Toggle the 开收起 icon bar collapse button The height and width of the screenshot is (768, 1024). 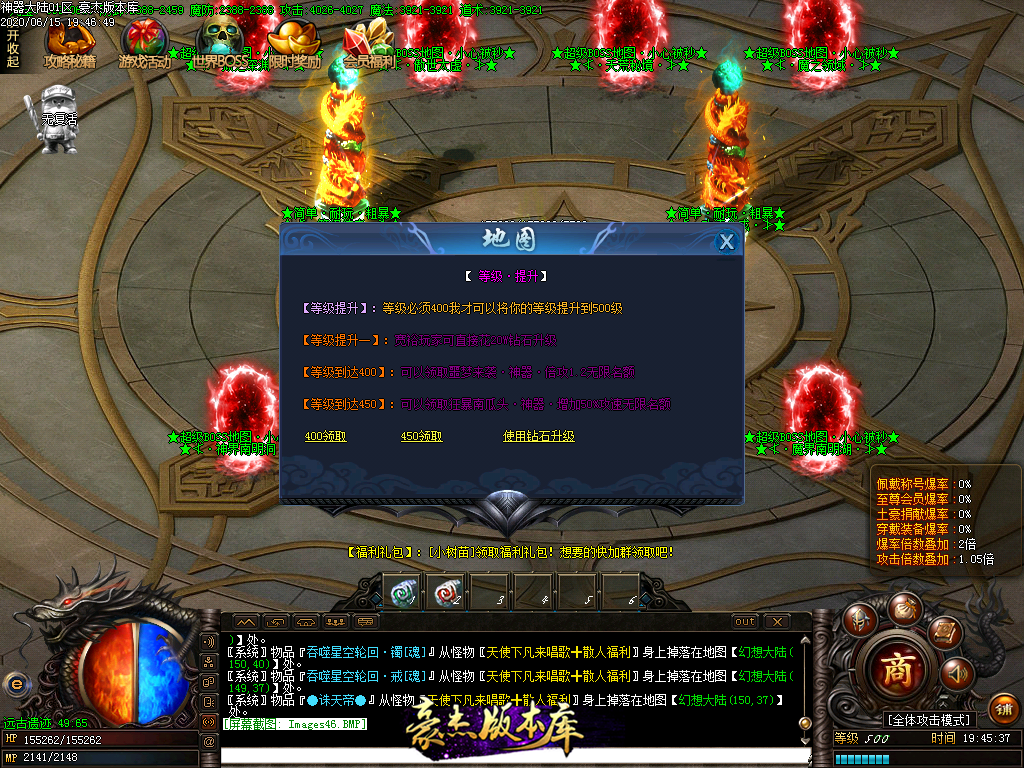tap(13, 46)
